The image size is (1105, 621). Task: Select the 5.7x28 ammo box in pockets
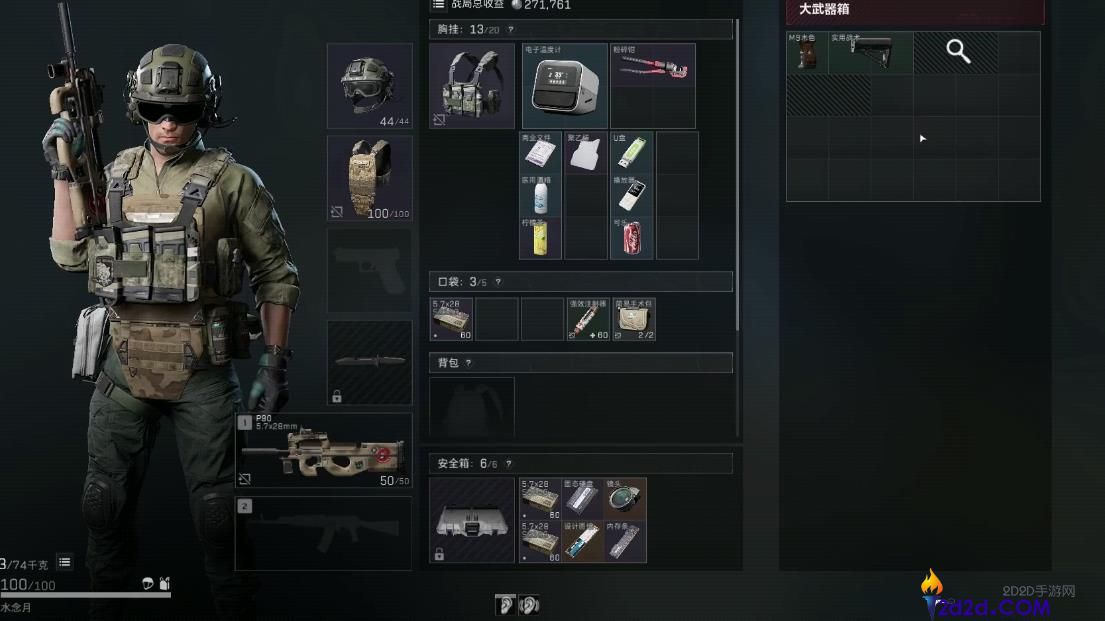[451, 319]
